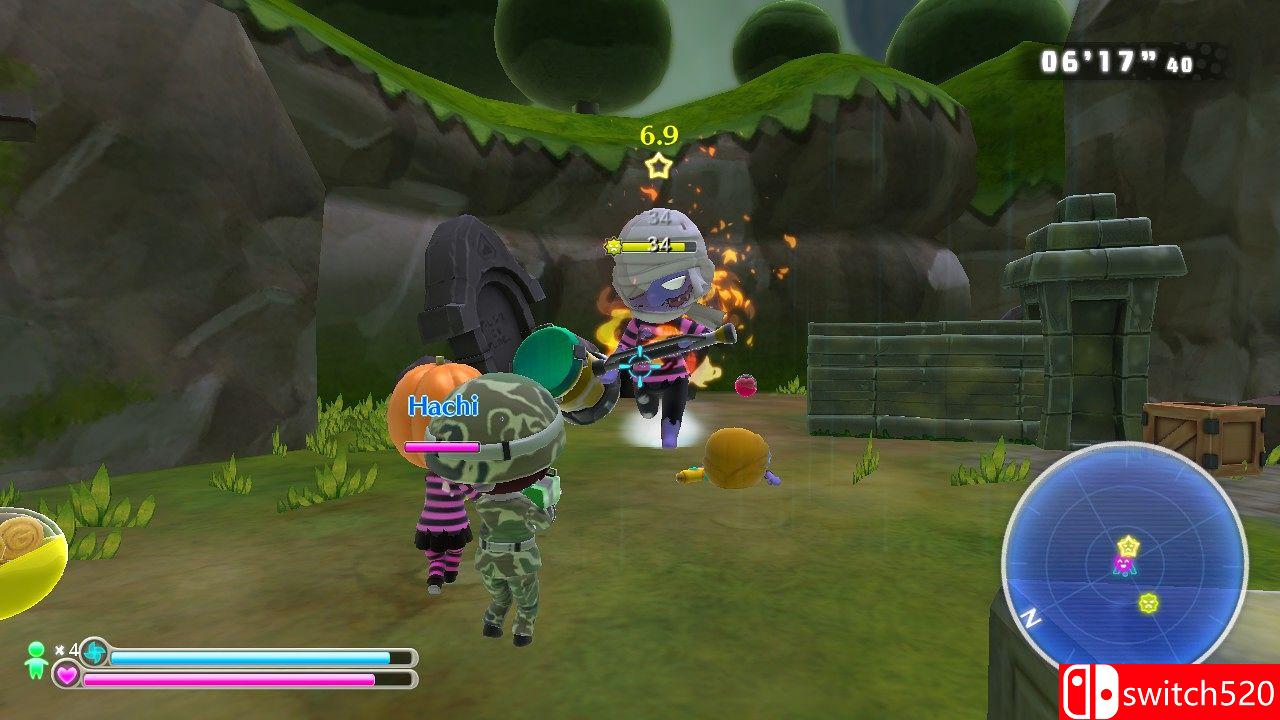The image size is (1280, 720).
Task: Click the green enemy blip on the minimap
Action: 1148,604
